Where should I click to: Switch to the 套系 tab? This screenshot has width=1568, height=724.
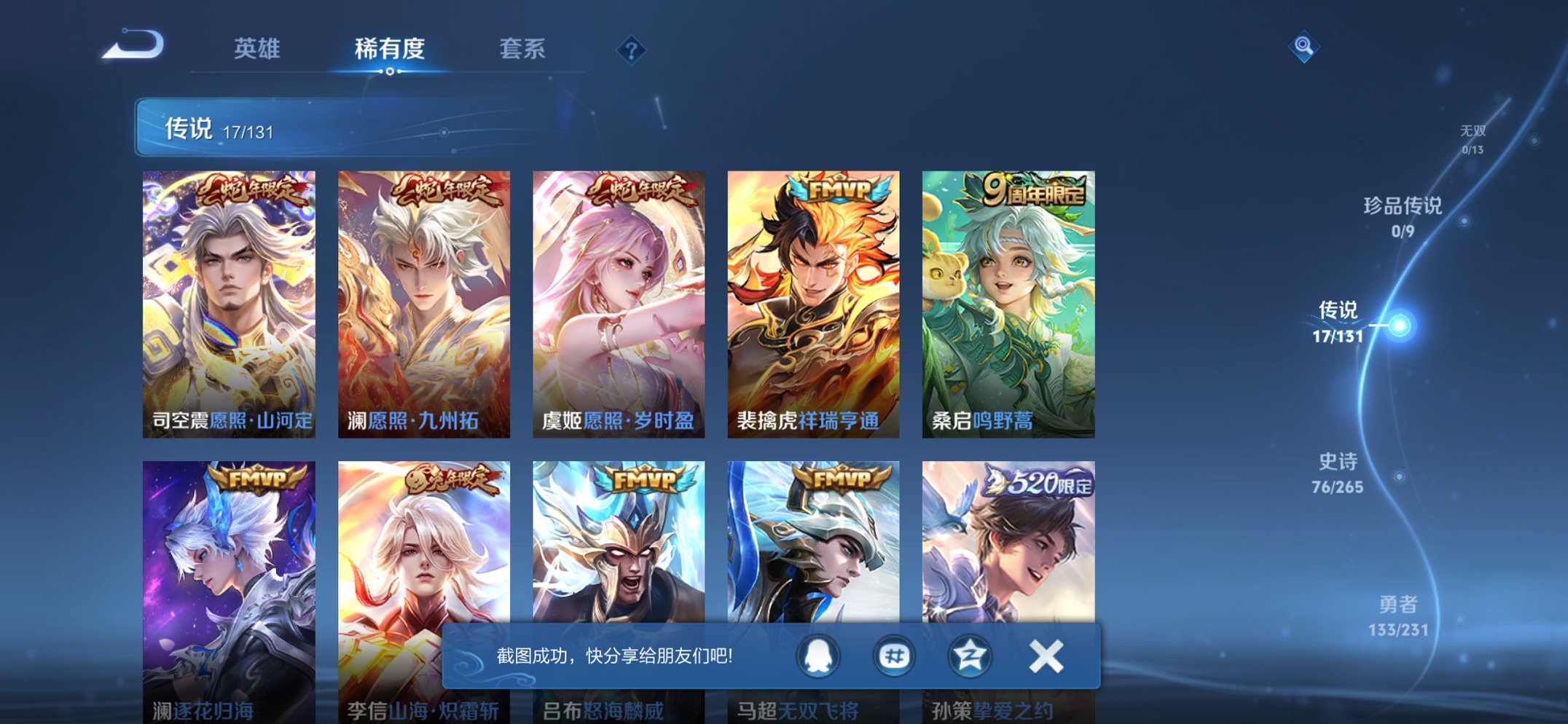click(523, 50)
